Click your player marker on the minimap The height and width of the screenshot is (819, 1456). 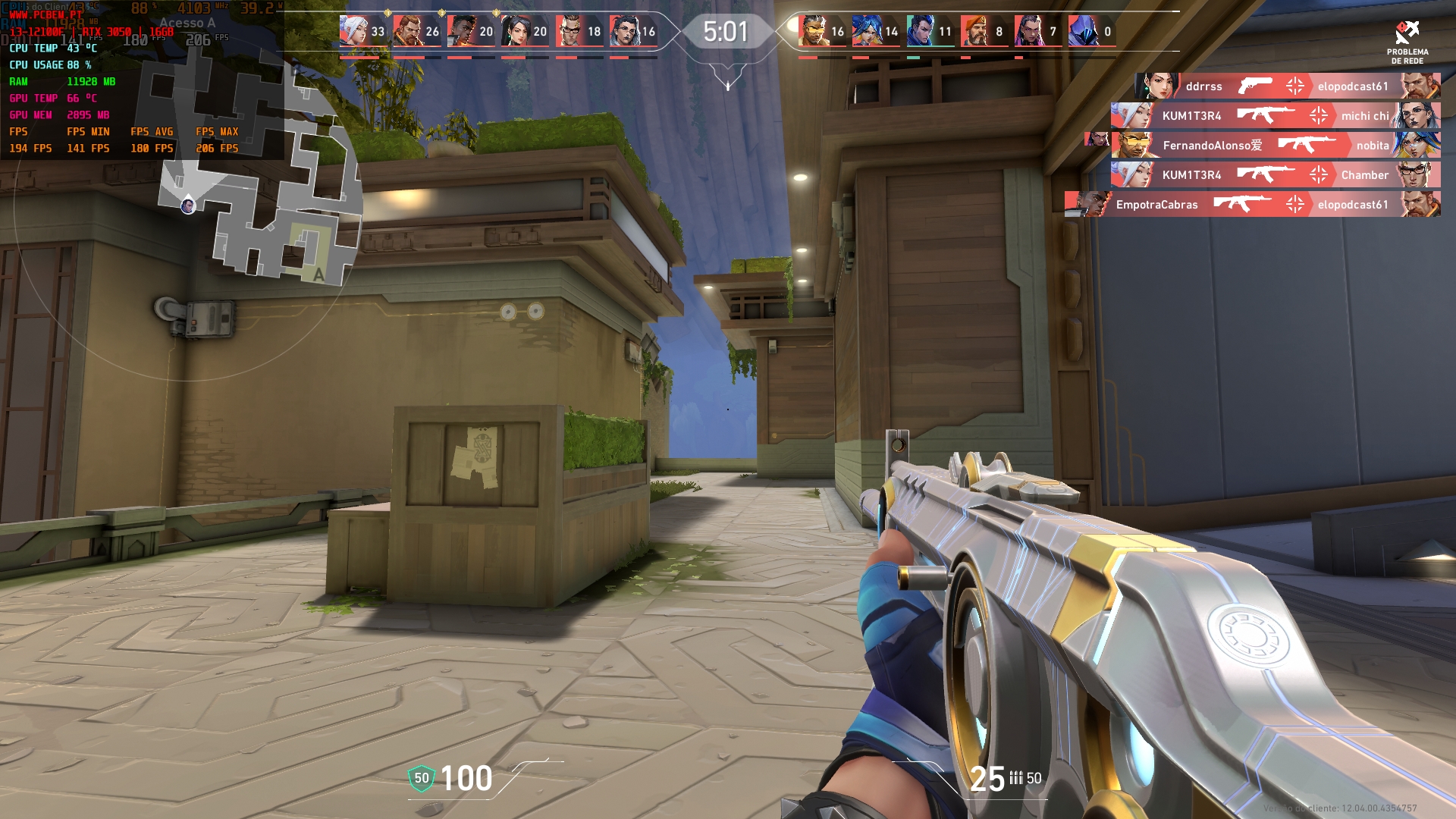pos(188,206)
